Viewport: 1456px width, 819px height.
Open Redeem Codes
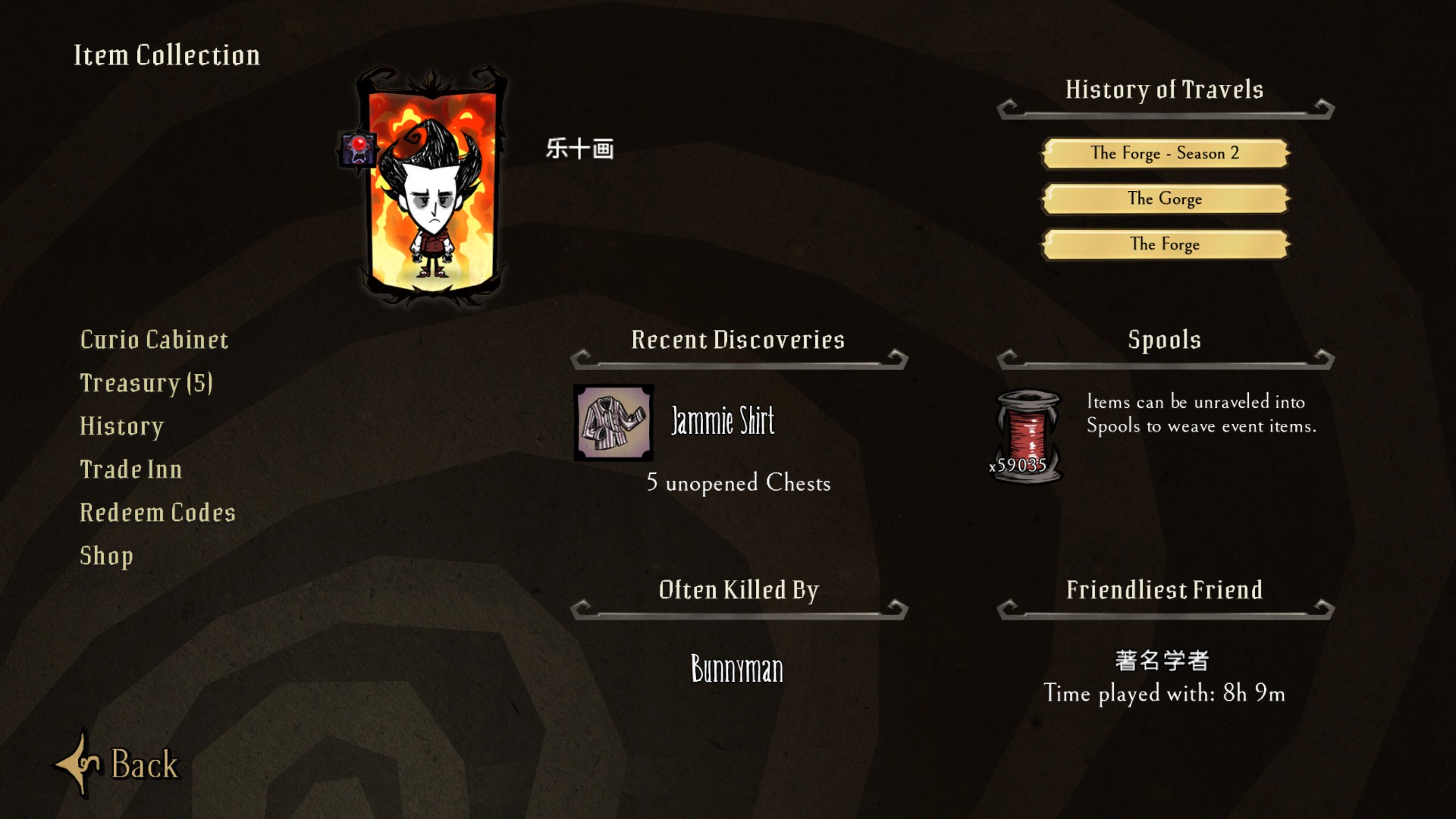[157, 513]
